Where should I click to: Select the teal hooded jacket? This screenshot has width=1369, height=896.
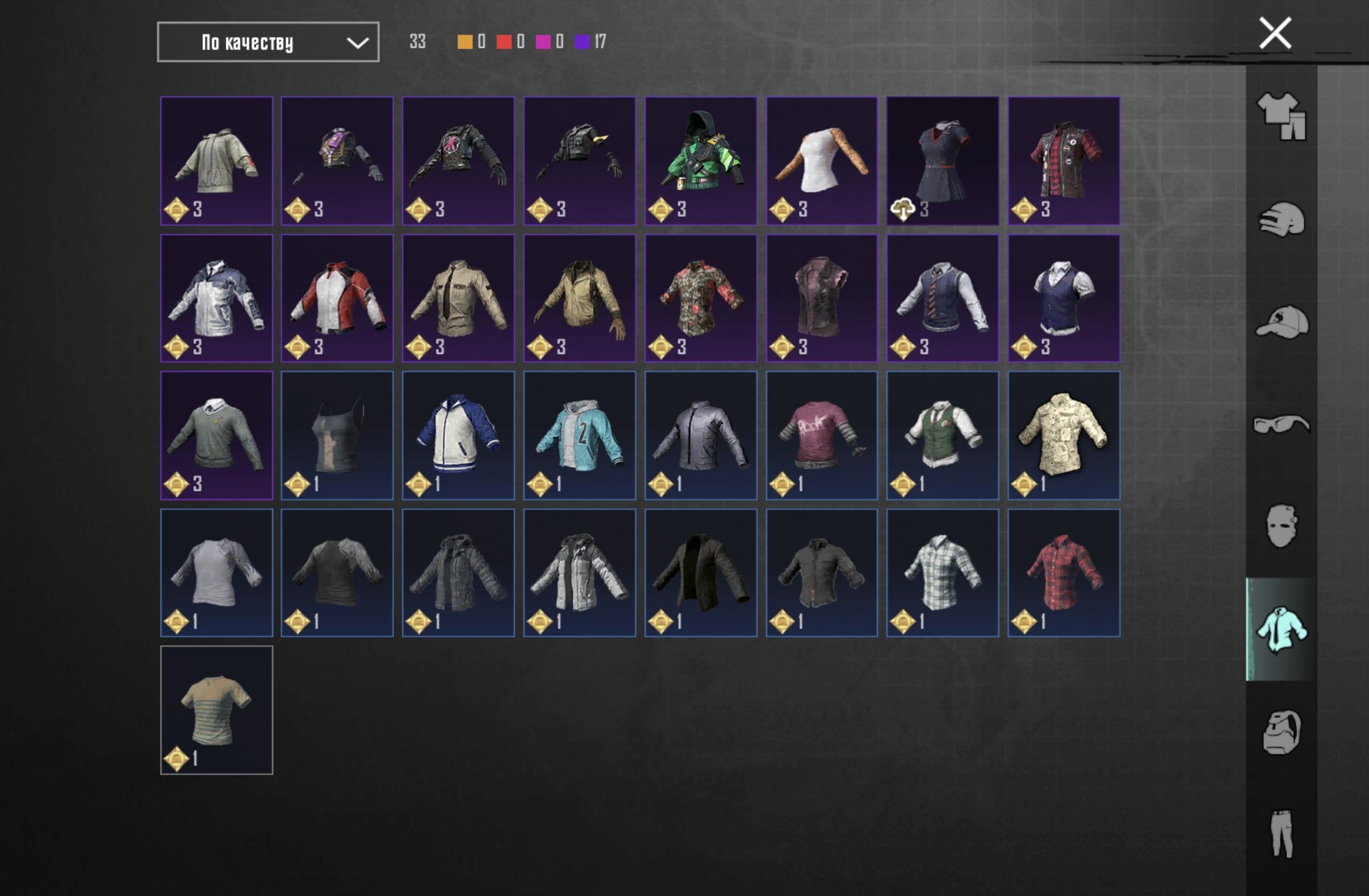click(579, 436)
